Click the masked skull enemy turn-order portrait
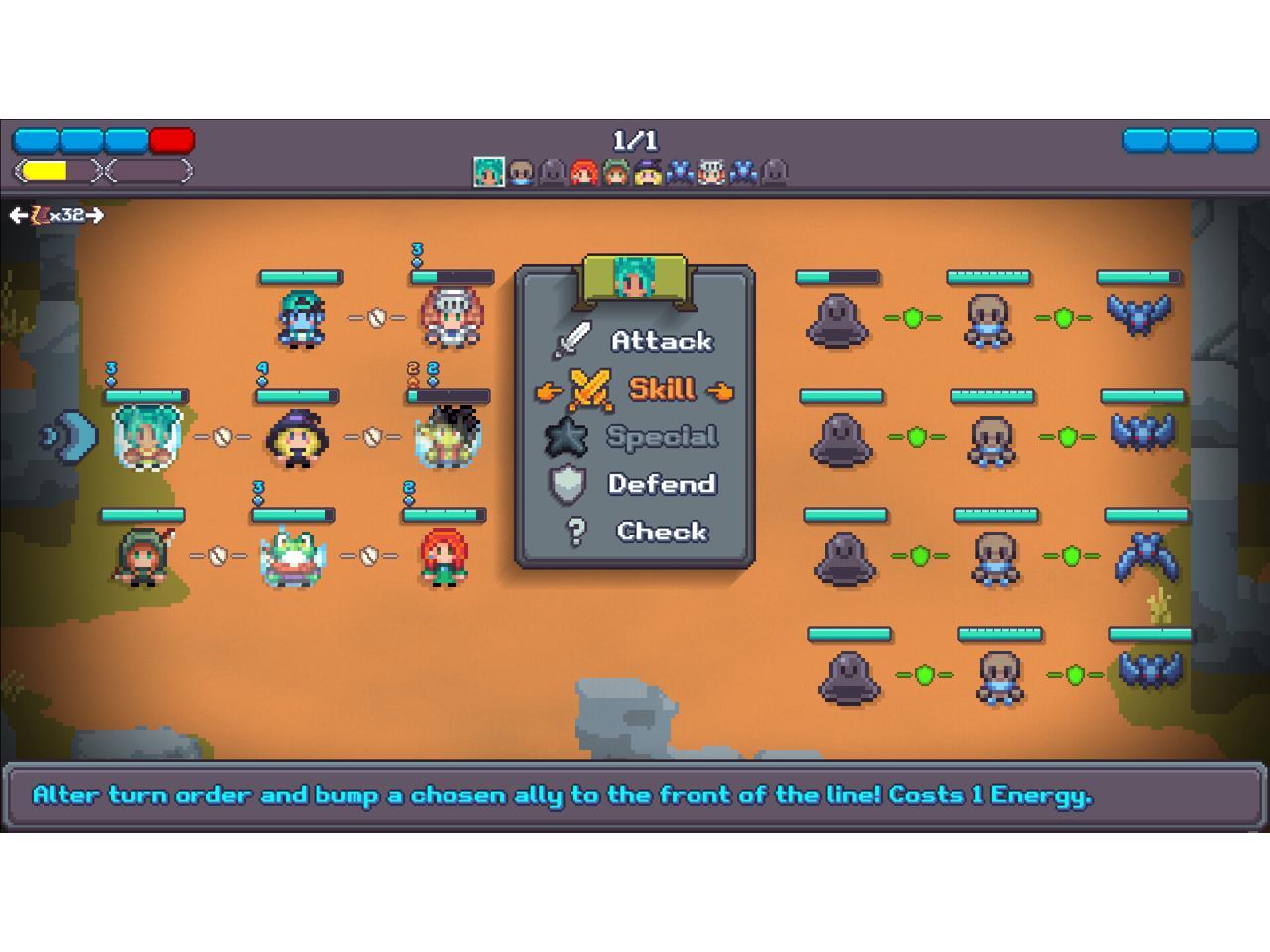The height and width of the screenshot is (952, 1270). click(x=521, y=173)
